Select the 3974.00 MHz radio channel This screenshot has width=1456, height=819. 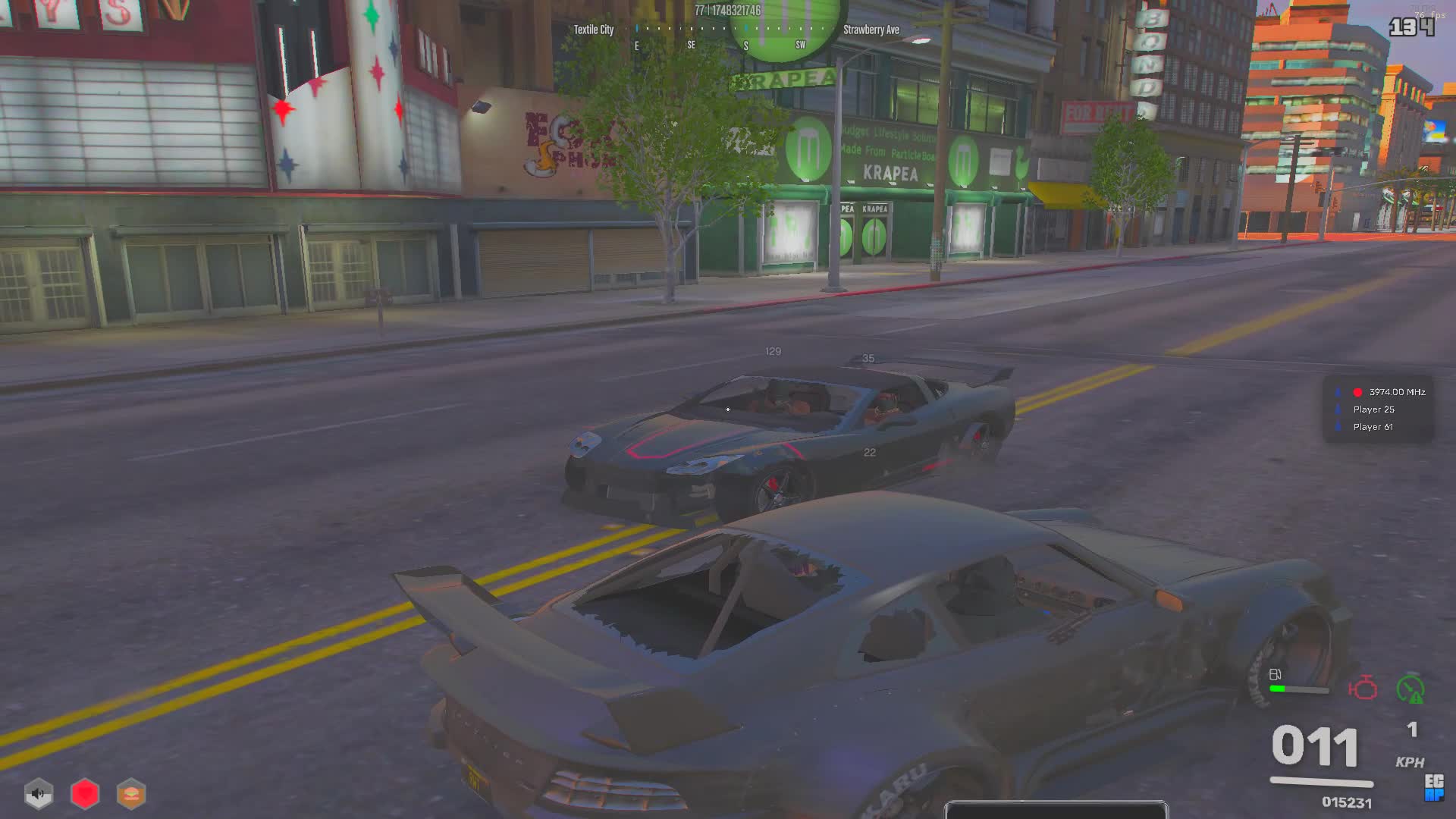coord(1396,392)
